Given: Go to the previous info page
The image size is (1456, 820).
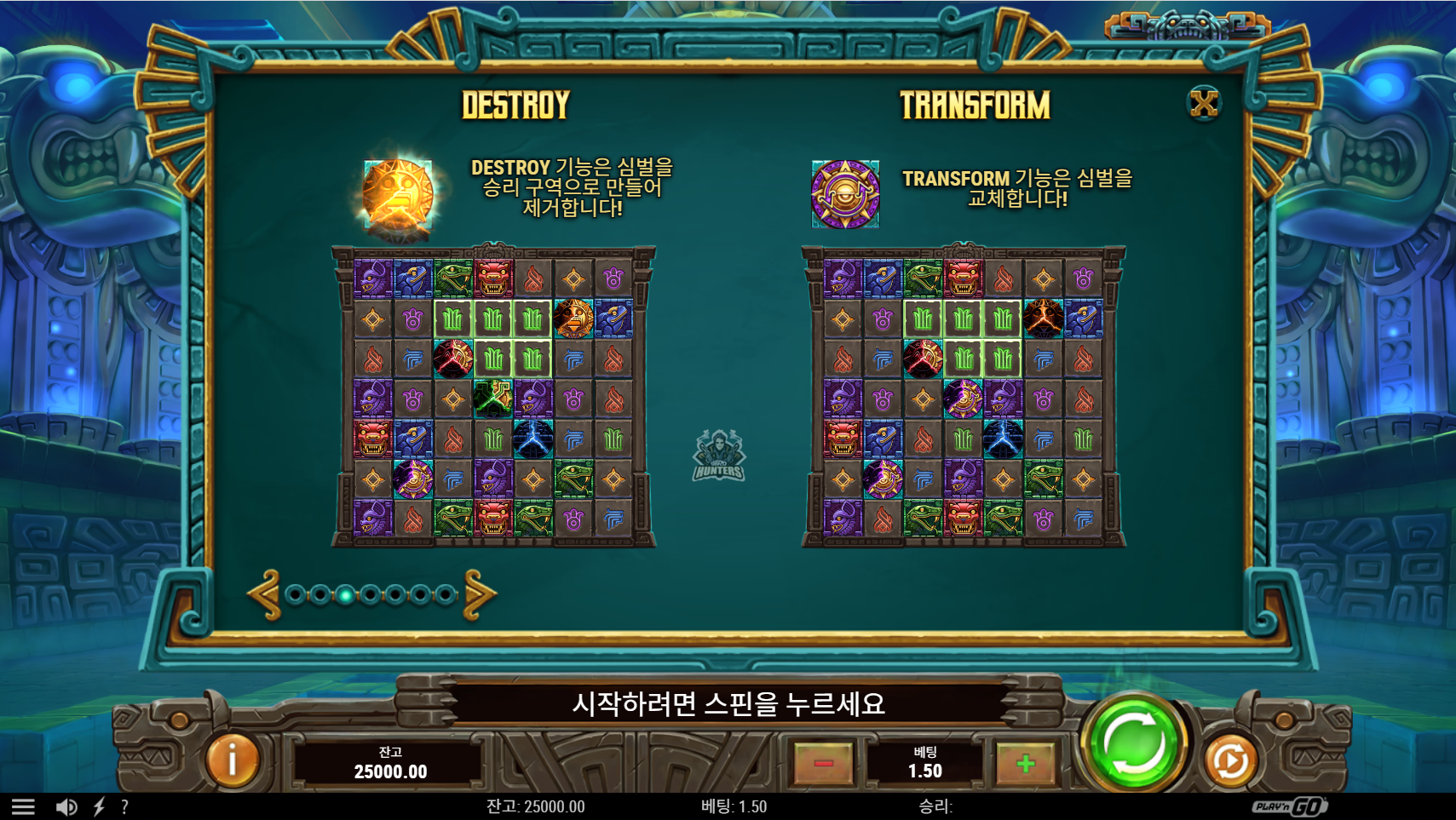Looking at the screenshot, I should coord(264,594).
